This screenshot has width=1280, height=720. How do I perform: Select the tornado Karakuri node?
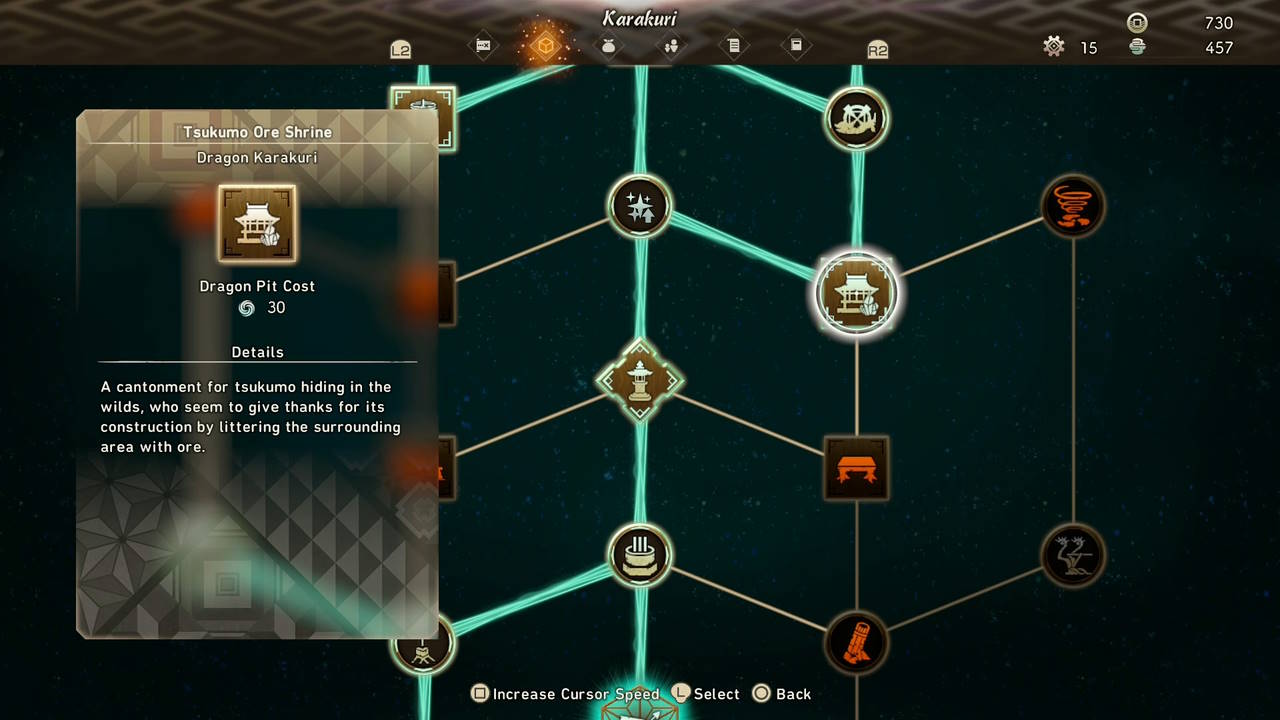point(1073,206)
